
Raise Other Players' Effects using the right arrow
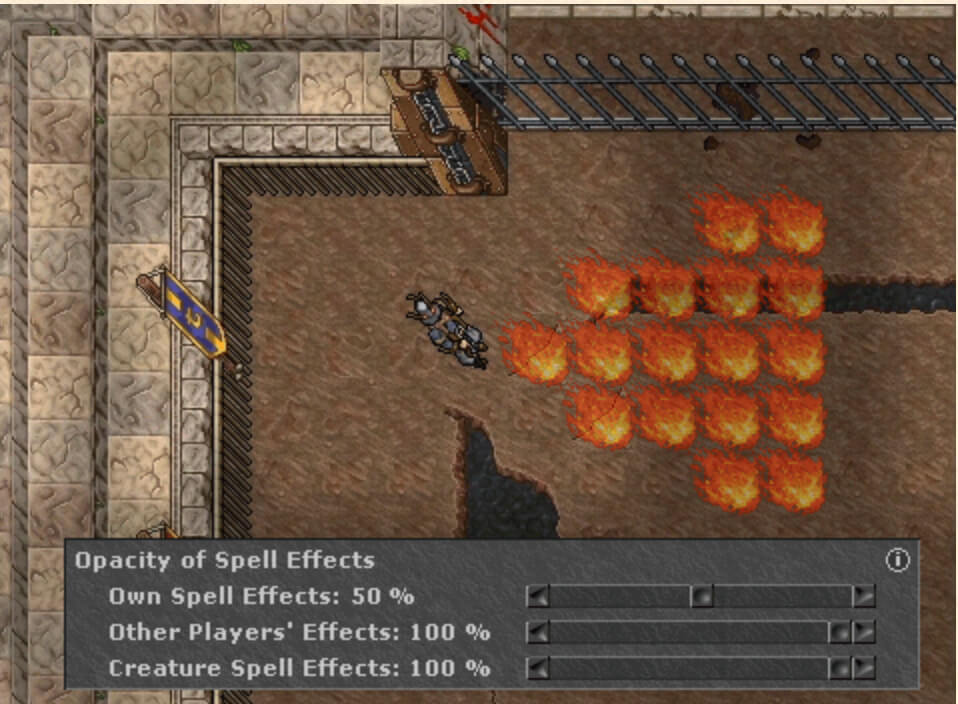coord(863,632)
